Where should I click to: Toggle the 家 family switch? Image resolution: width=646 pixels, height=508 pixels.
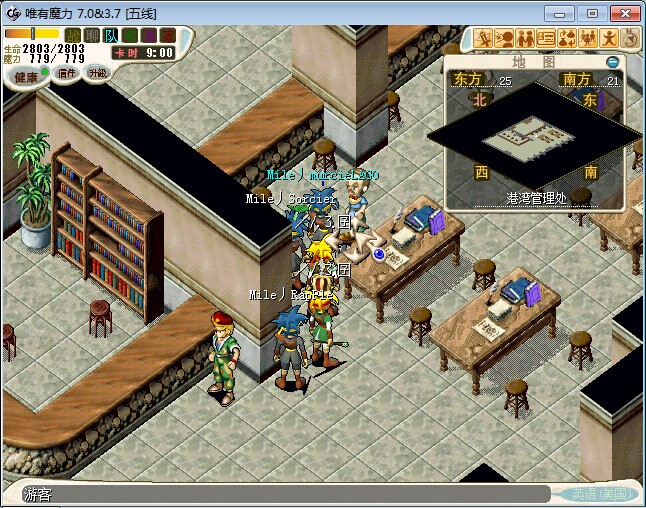tap(167, 35)
